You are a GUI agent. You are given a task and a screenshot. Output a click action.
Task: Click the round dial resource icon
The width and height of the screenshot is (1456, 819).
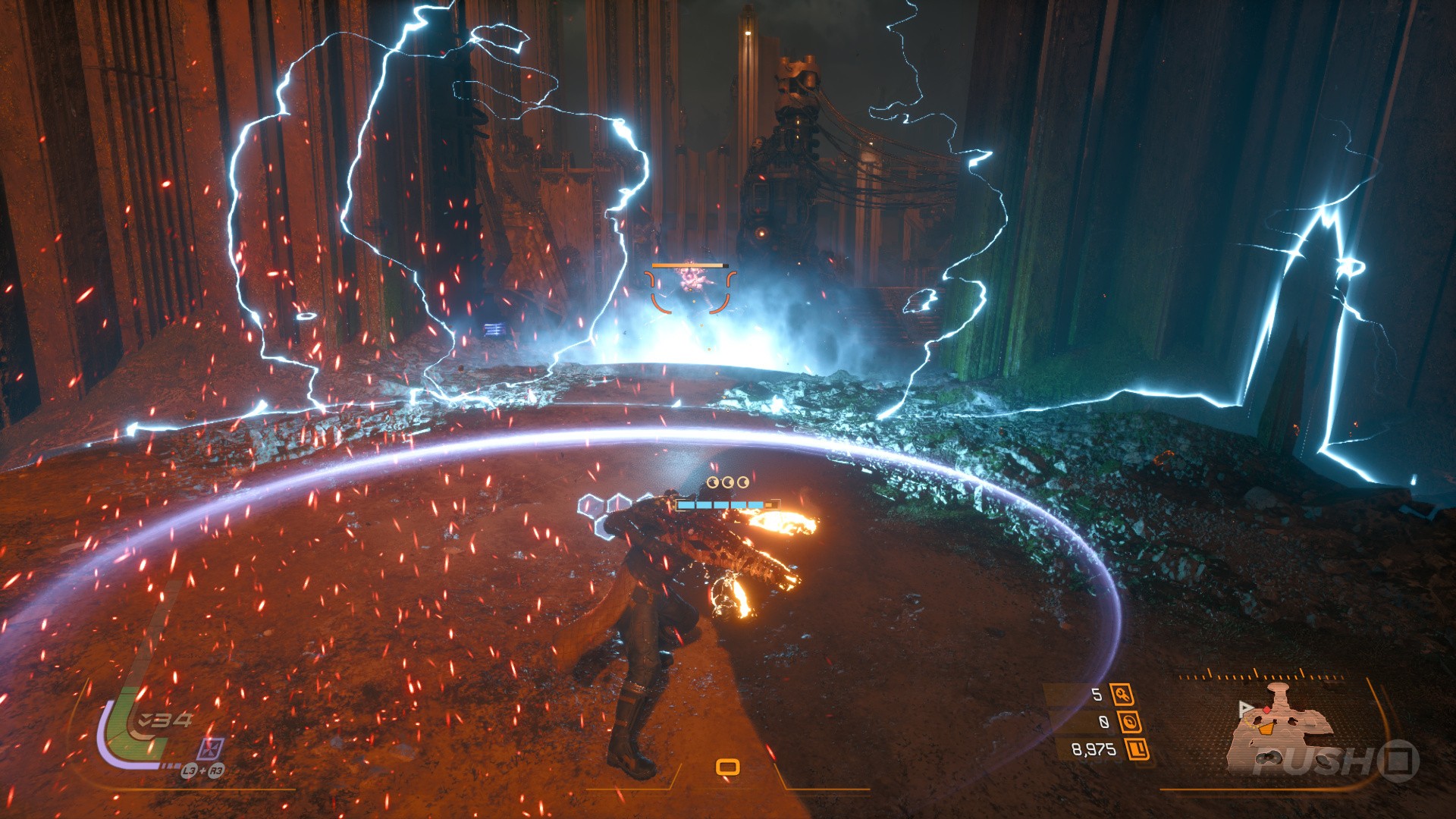(1129, 721)
